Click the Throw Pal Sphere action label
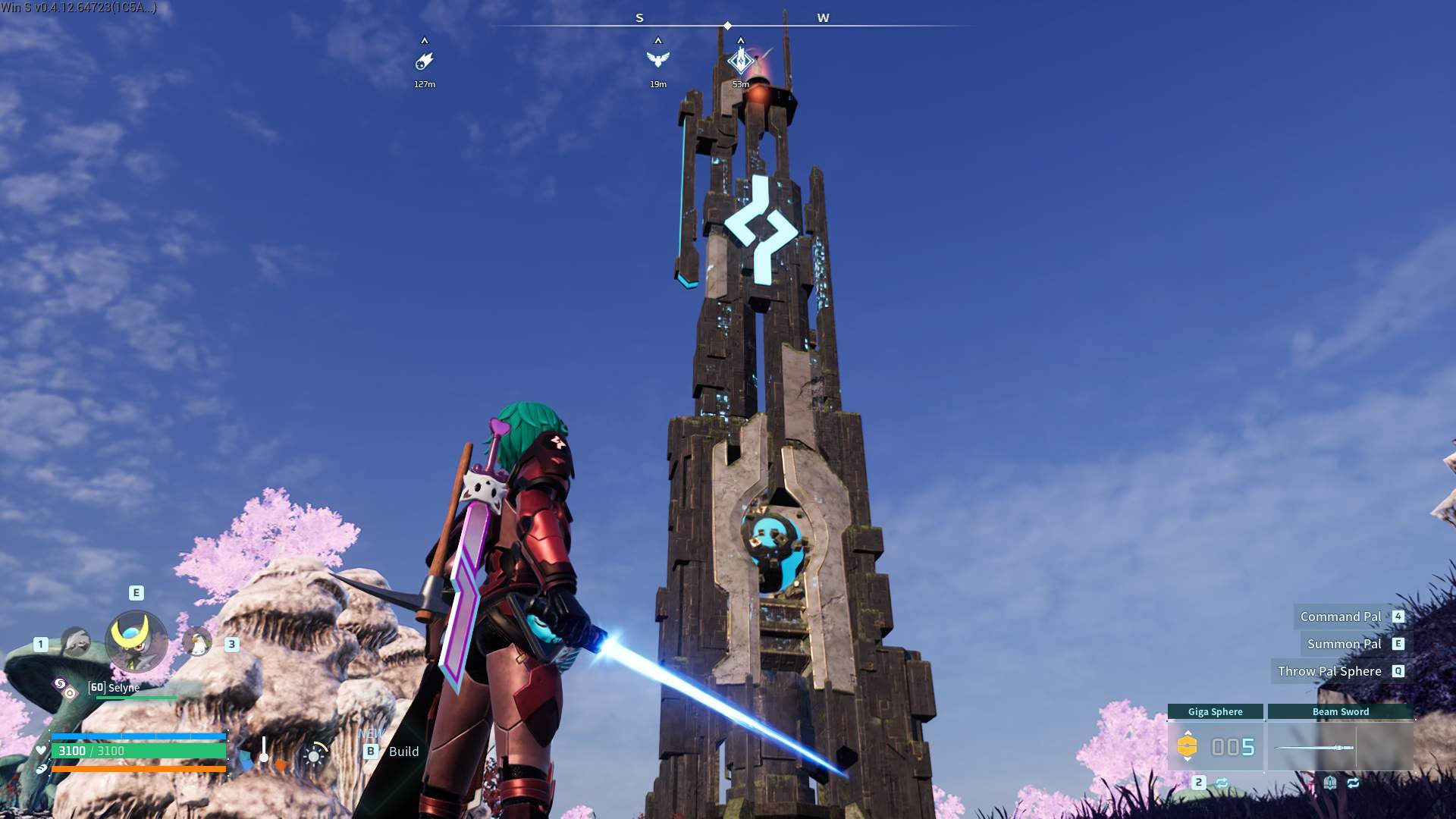The image size is (1456, 819). pyautogui.click(x=1329, y=671)
